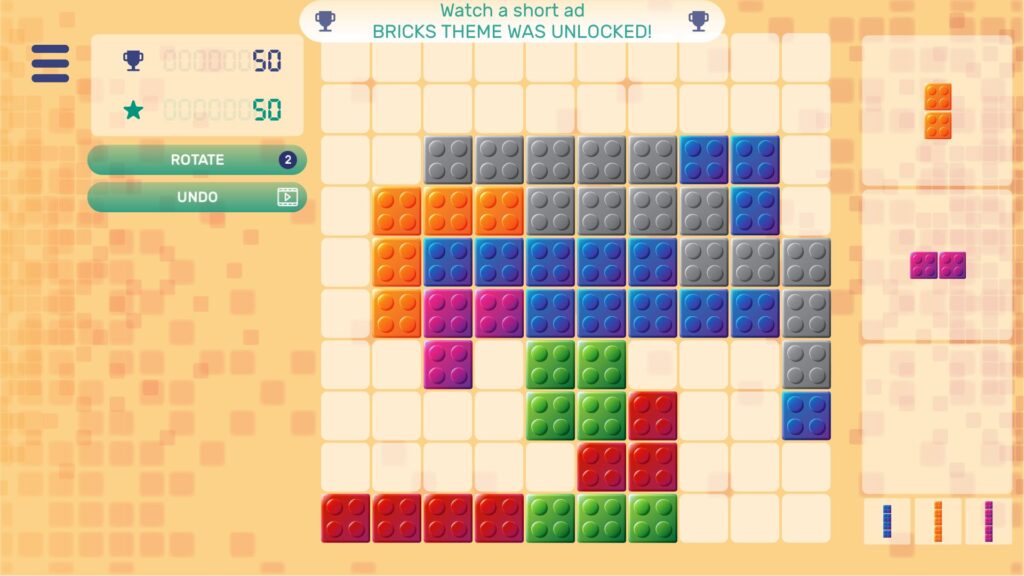Screen dimensions: 1024x576
Task: Choose the small orange bar preview
Action: pos(938,521)
